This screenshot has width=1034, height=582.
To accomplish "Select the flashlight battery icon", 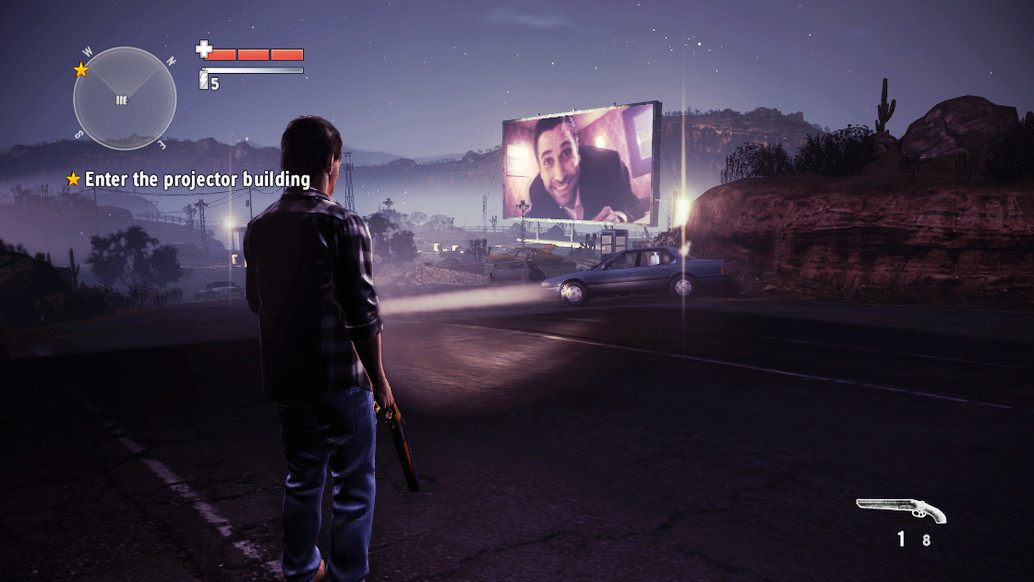I will coord(204,80).
